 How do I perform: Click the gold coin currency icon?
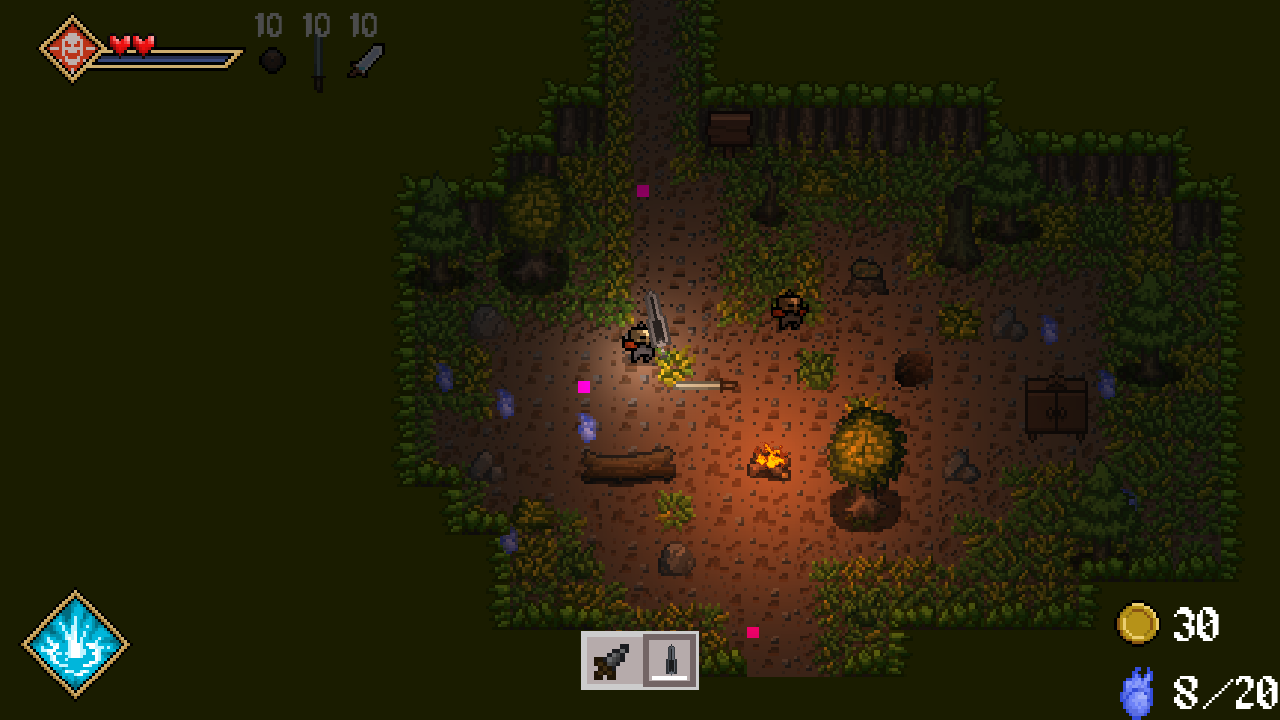[1137, 624]
